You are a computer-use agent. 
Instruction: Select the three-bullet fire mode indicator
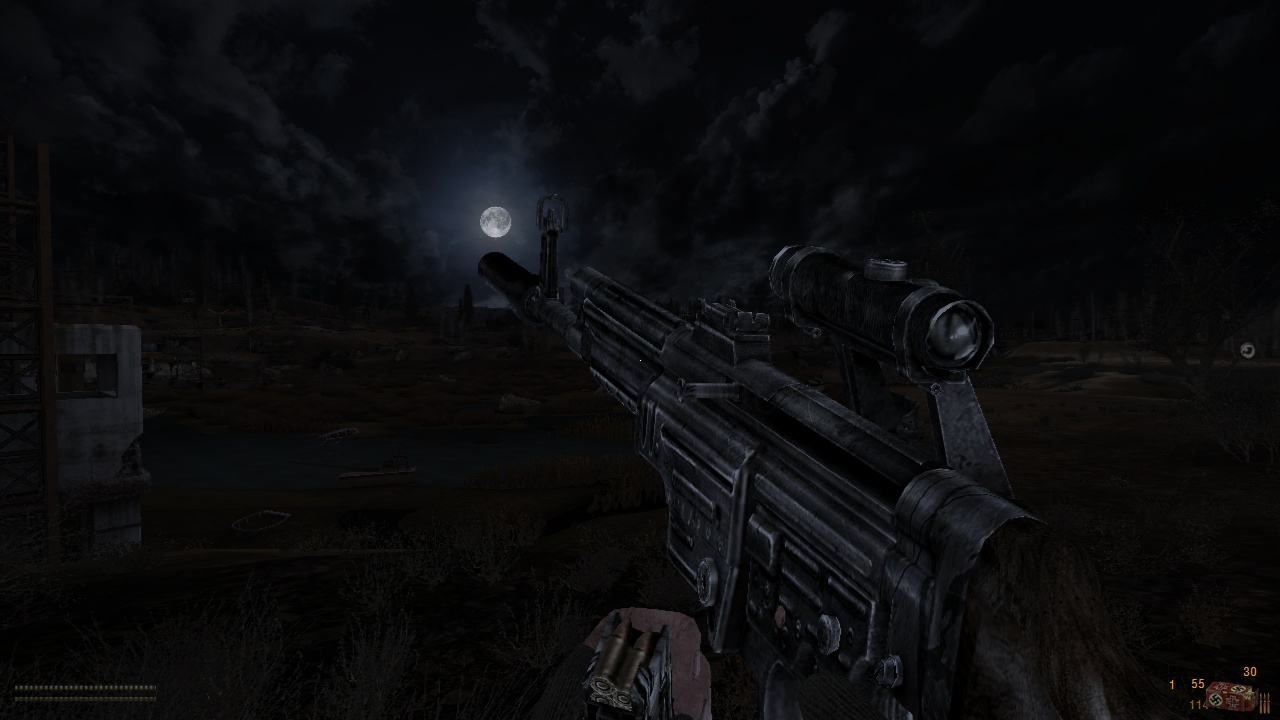1265,702
